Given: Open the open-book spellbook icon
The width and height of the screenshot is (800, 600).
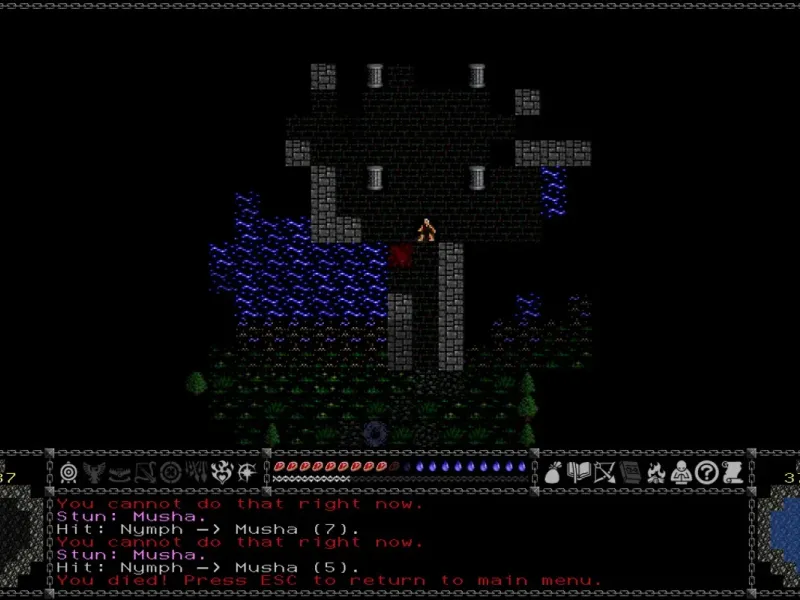Looking at the screenshot, I should pos(579,472).
